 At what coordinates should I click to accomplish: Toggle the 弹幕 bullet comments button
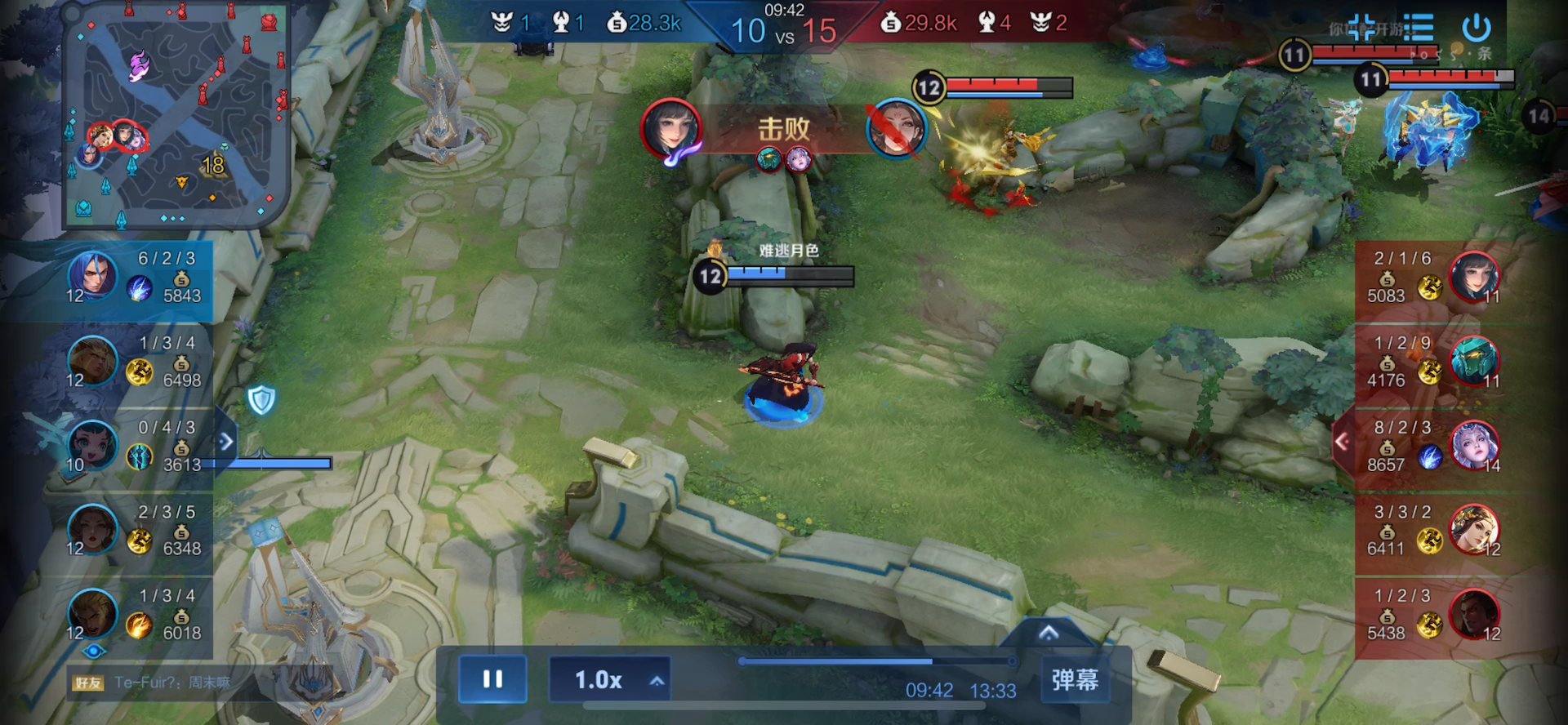(1075, 679)
